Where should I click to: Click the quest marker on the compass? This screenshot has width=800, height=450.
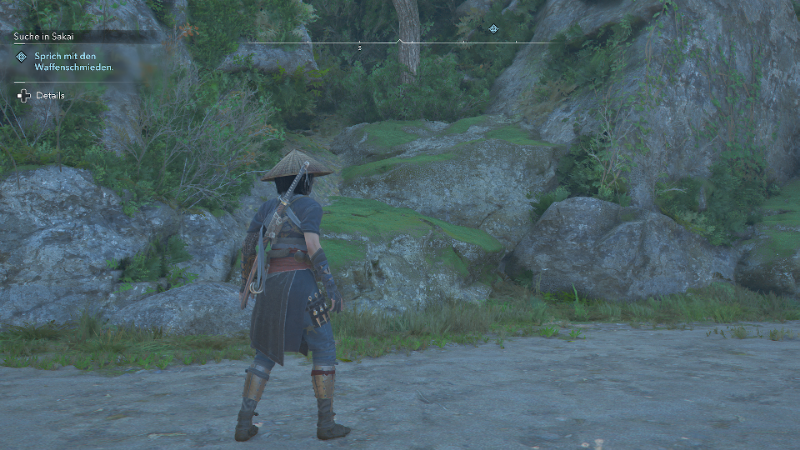(493, 28)
